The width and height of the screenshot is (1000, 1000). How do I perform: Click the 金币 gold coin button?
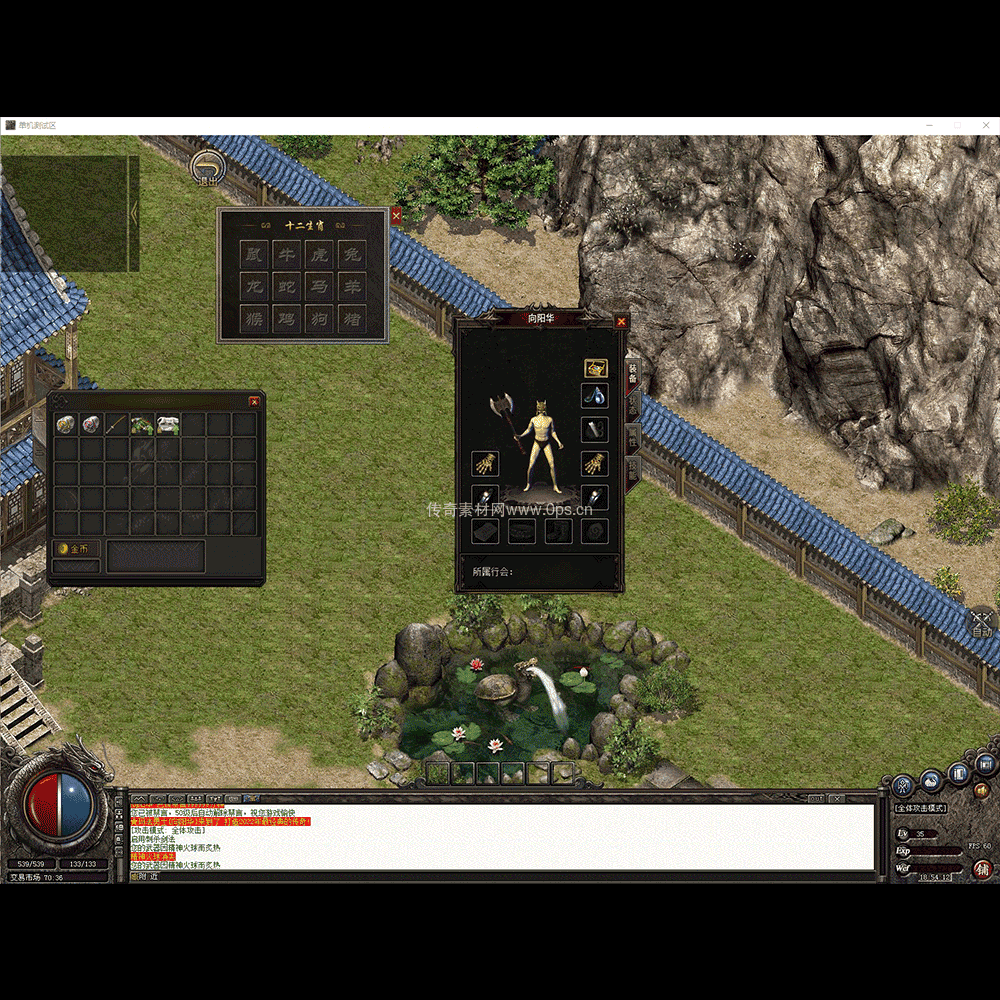pos(76,549)
